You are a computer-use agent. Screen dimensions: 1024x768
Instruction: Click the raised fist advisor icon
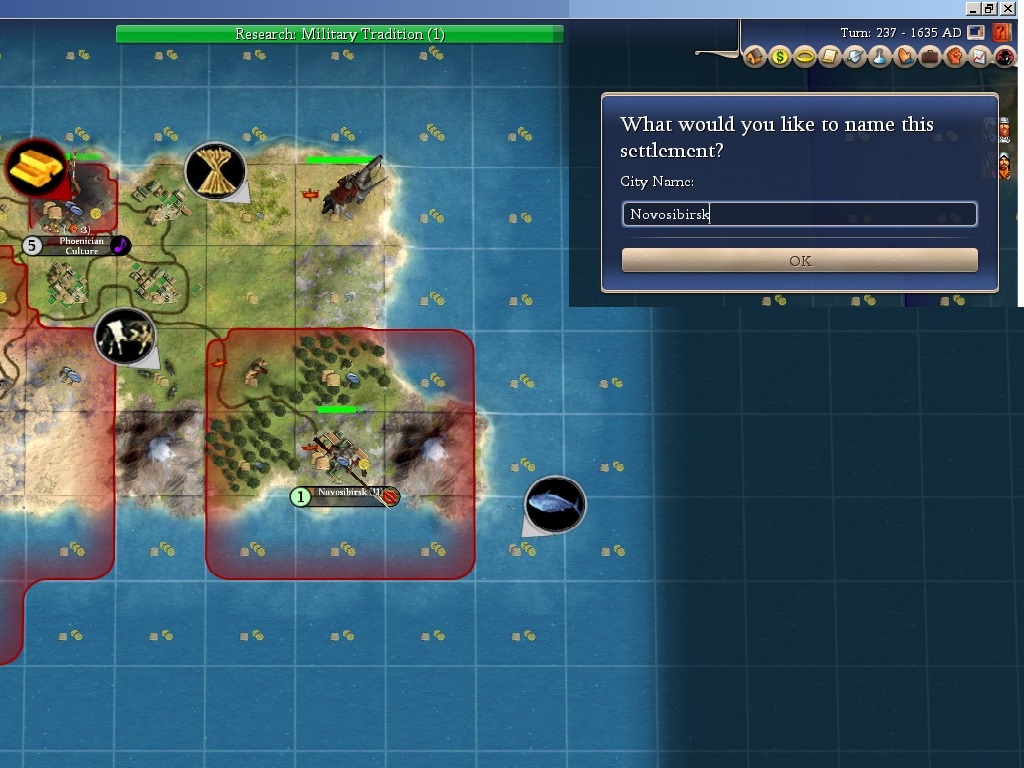tap(955, 56)
